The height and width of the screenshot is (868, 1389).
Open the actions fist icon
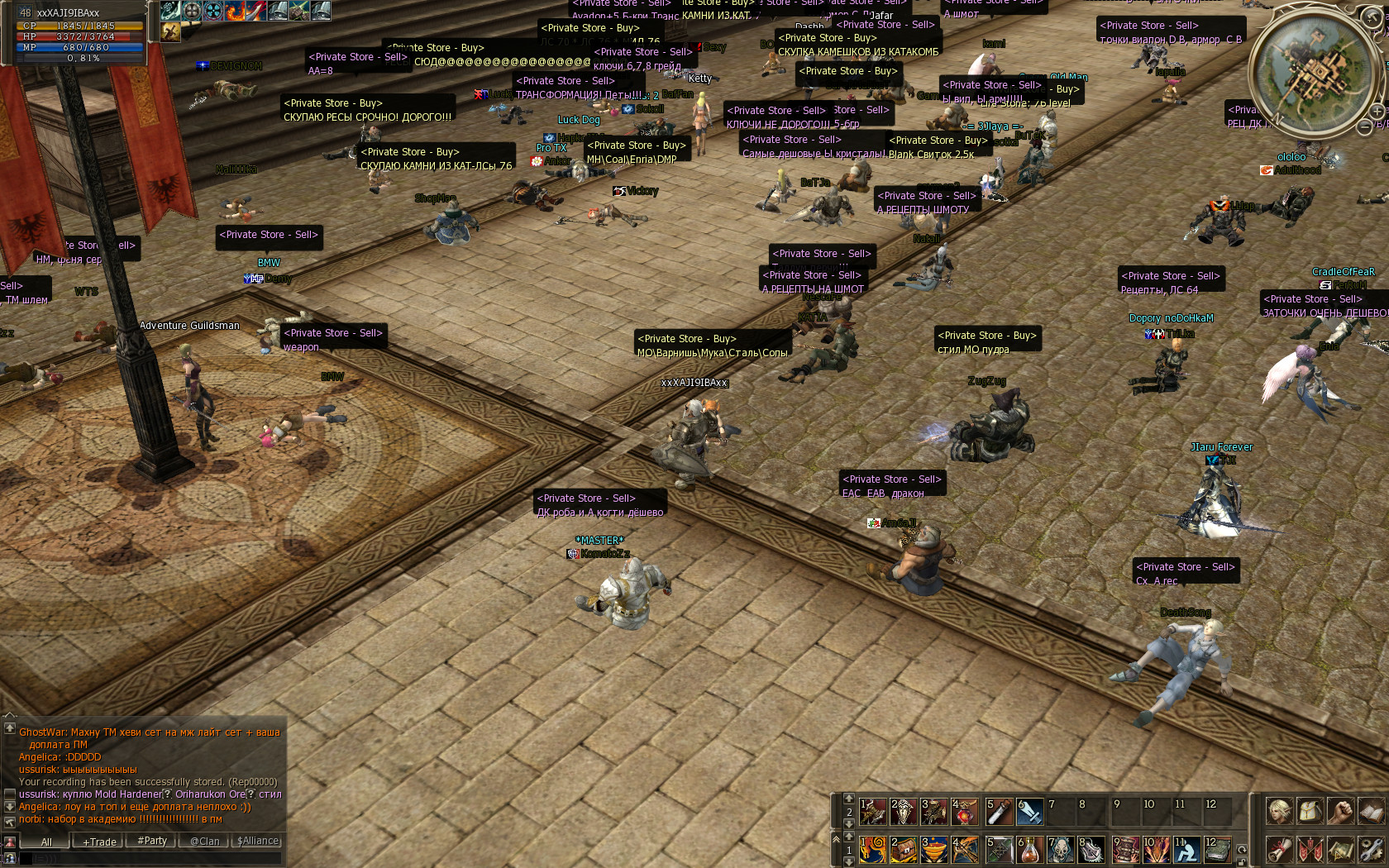[x=1340, y=812]
